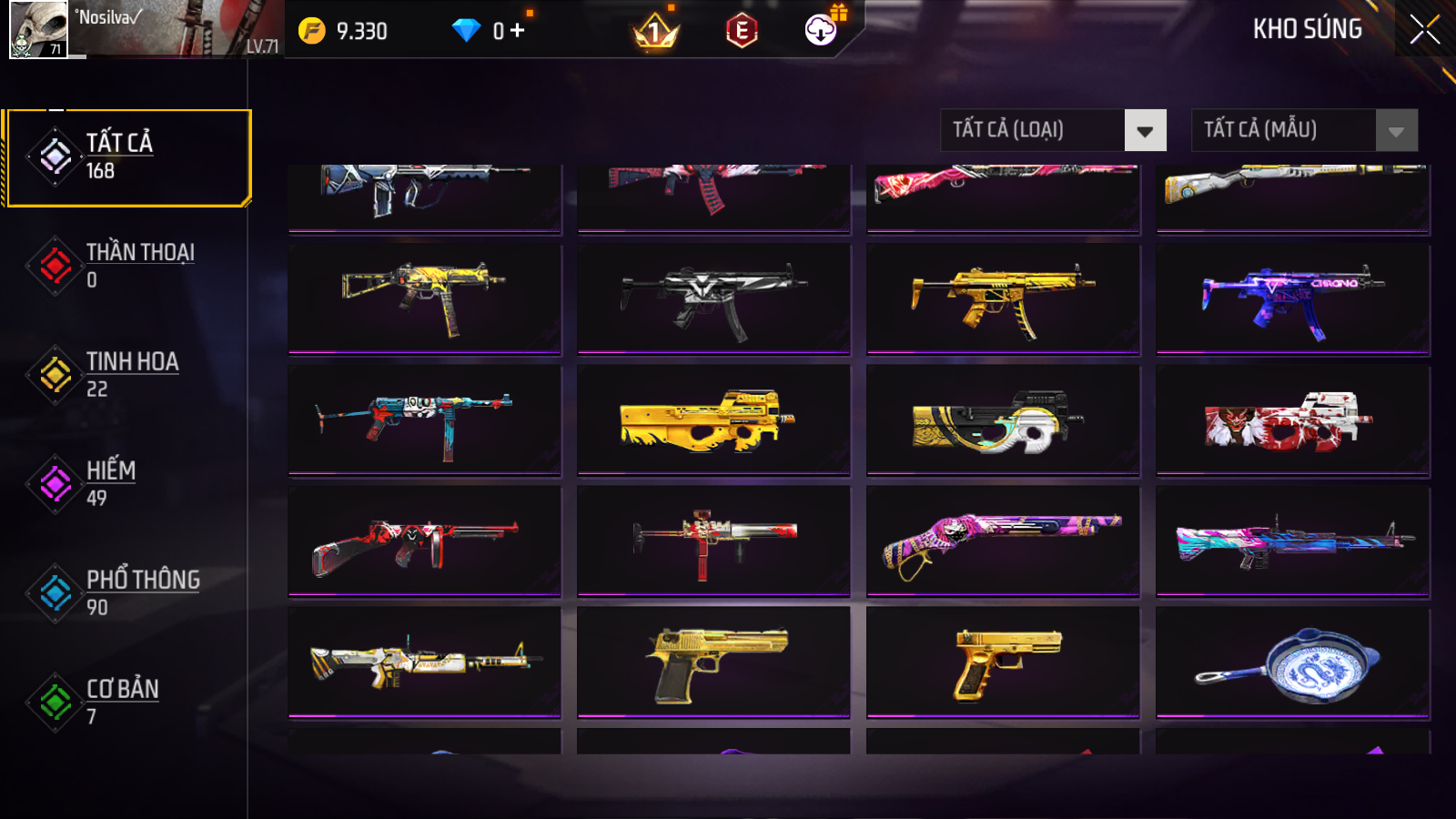Open the Tất Cả (Mẫu) skin dropdown
The image size is (1456, 819).
pos(1396,131)
